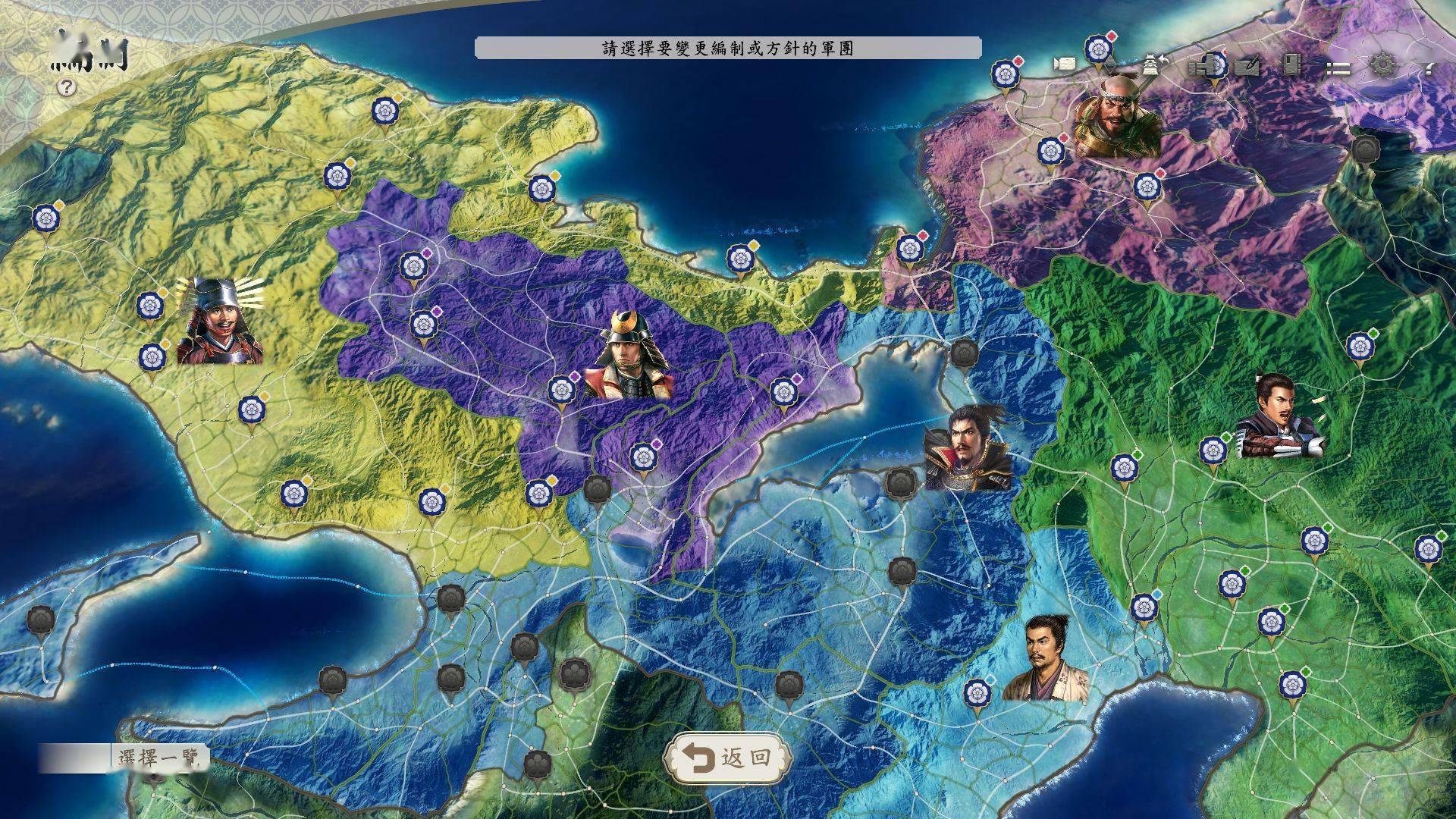
Task: Click the question mark icon in the top toolbar
Action: [1429, 67]
